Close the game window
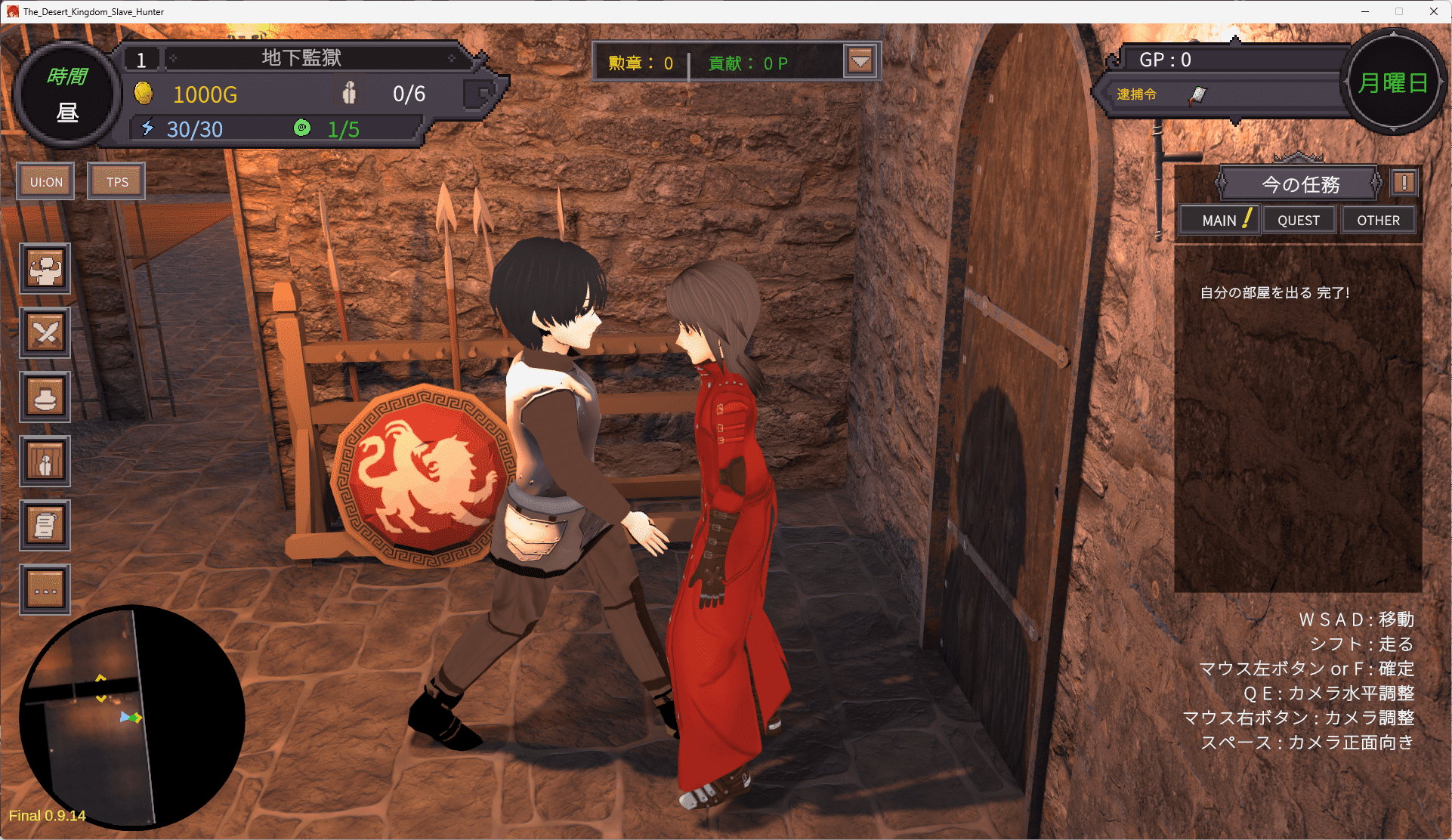This screenshot has height=840, width=1452. (x=1433, y=11)
